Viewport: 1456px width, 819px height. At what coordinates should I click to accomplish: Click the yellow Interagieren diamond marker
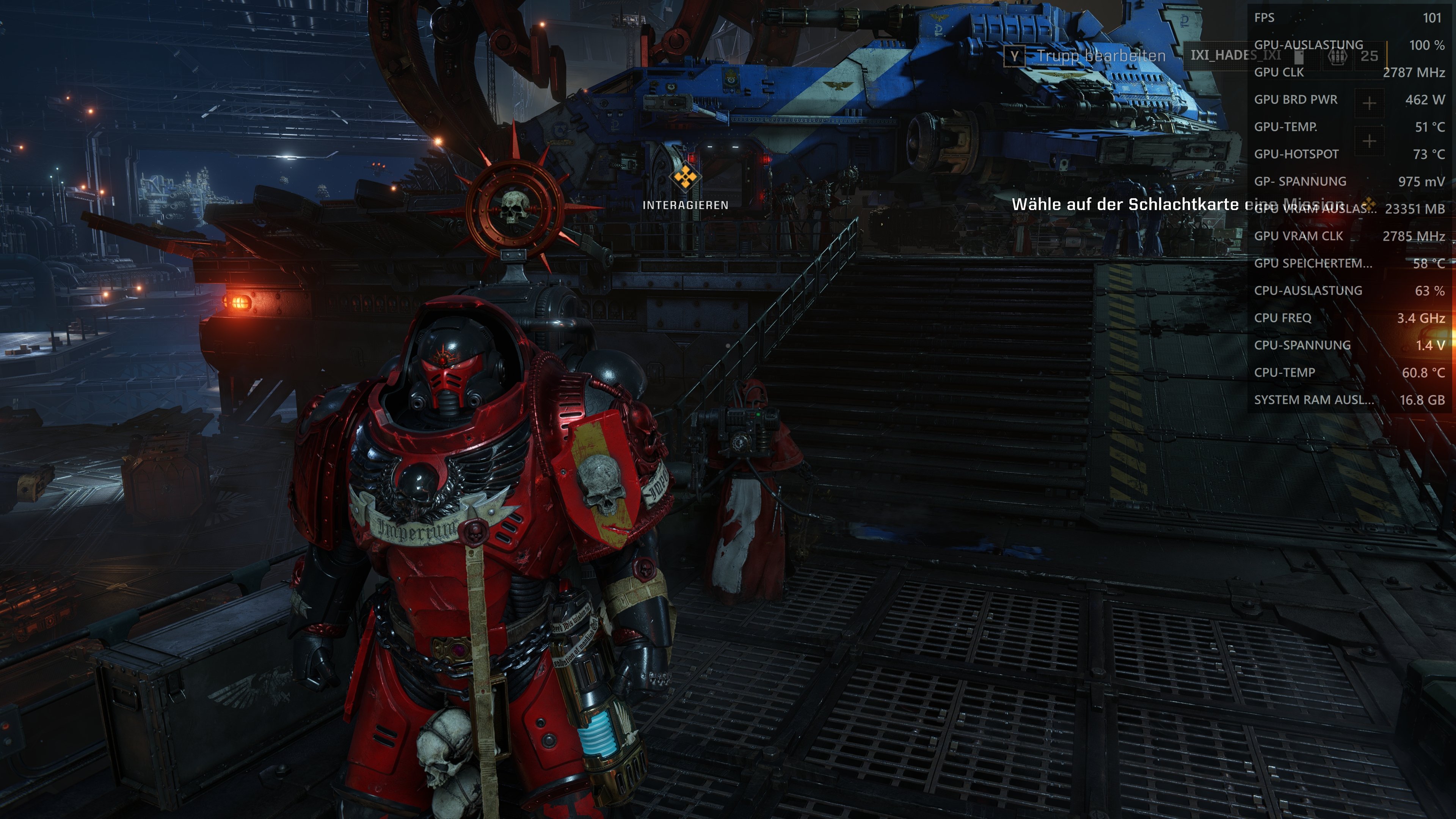[685, 177]
